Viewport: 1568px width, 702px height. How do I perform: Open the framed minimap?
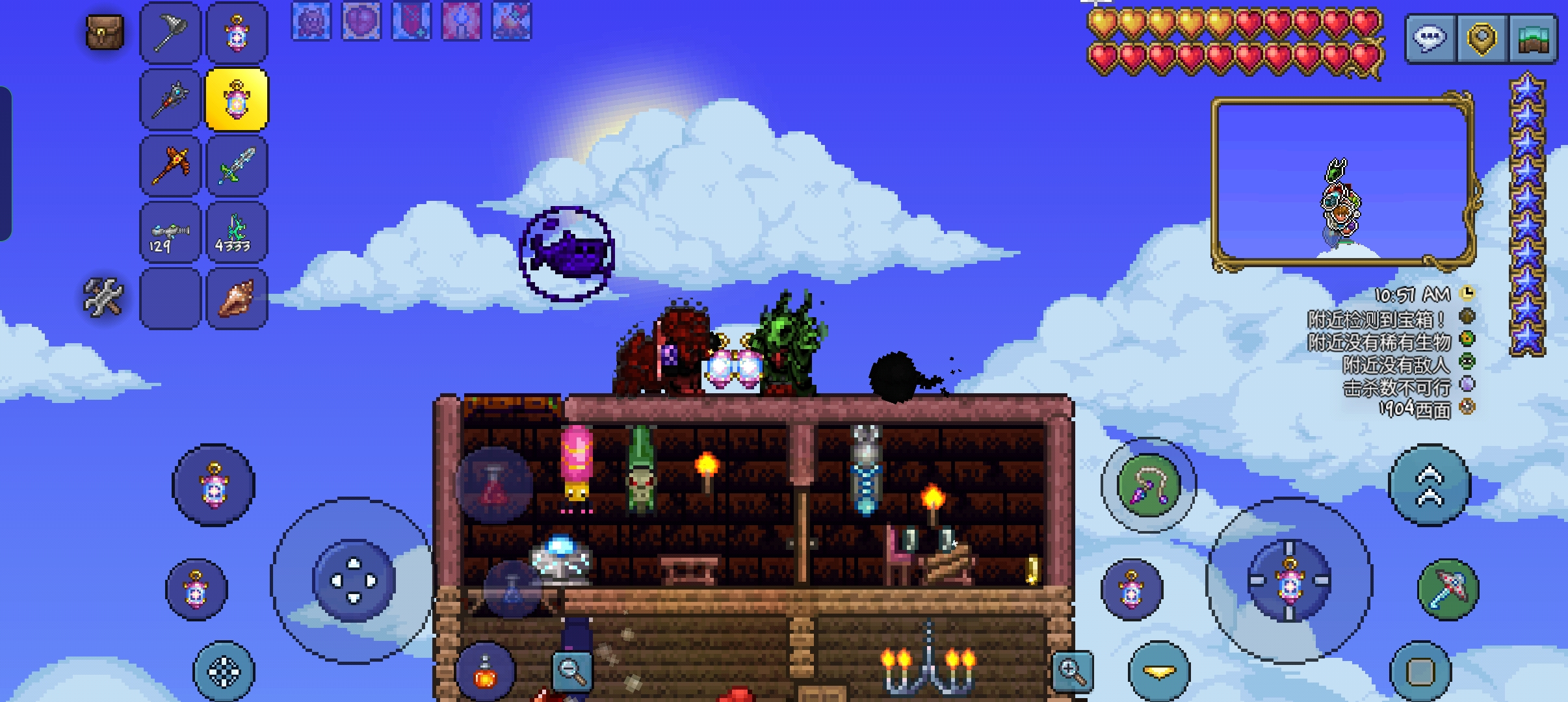point(1343,182)
